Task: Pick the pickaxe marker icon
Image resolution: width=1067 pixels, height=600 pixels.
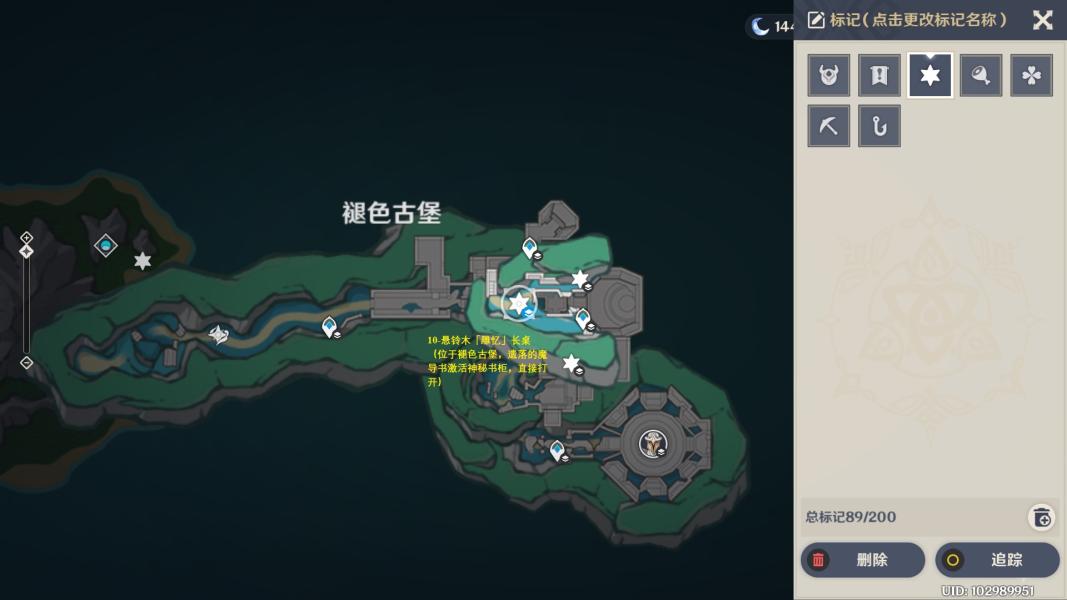Action: pos(829,127)
